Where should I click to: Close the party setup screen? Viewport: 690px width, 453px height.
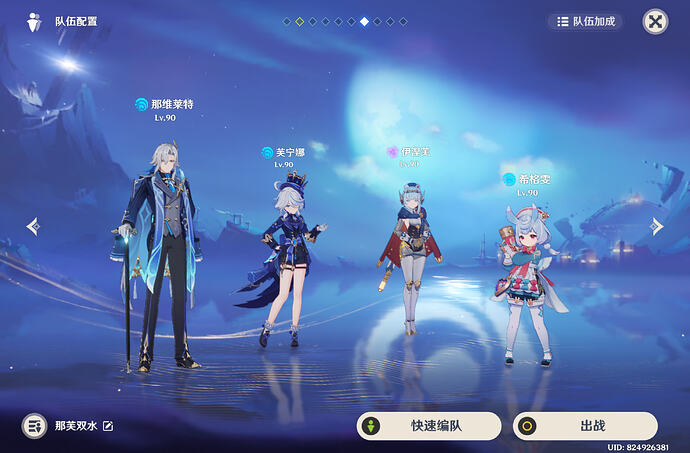pos(655,21)
